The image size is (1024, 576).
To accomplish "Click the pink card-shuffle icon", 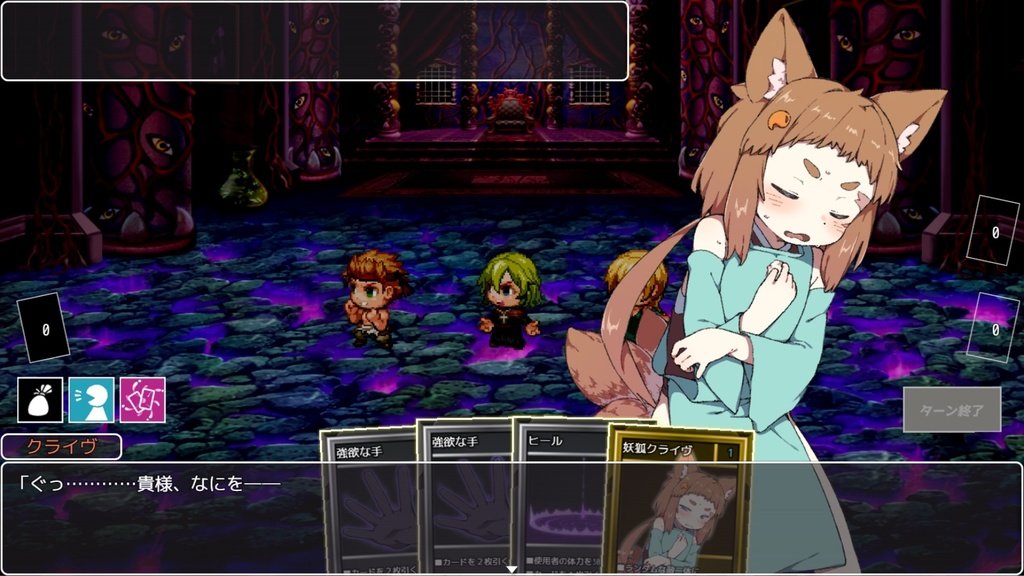I will [x=142, y=400].
